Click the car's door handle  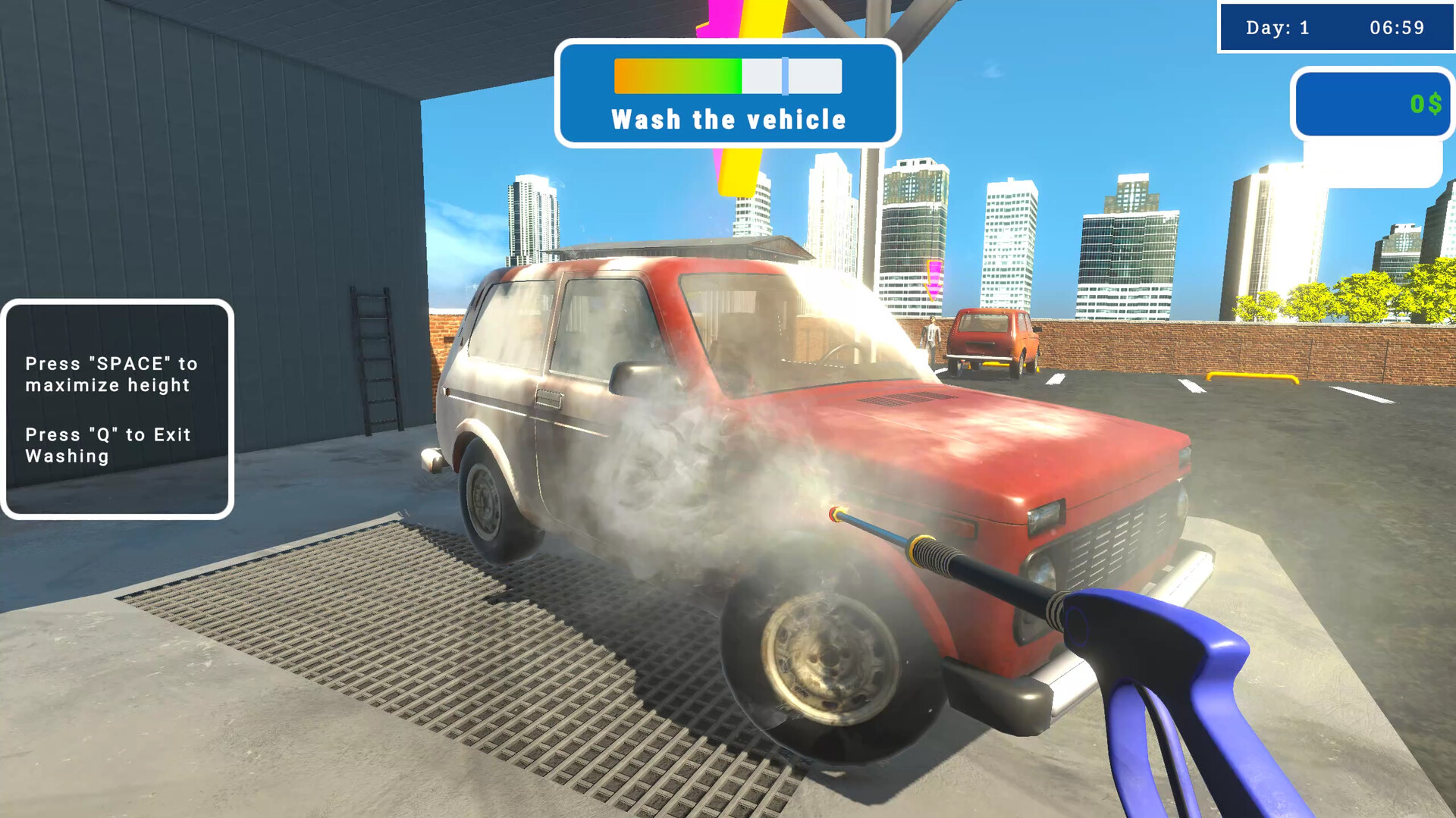coord(550,396)
